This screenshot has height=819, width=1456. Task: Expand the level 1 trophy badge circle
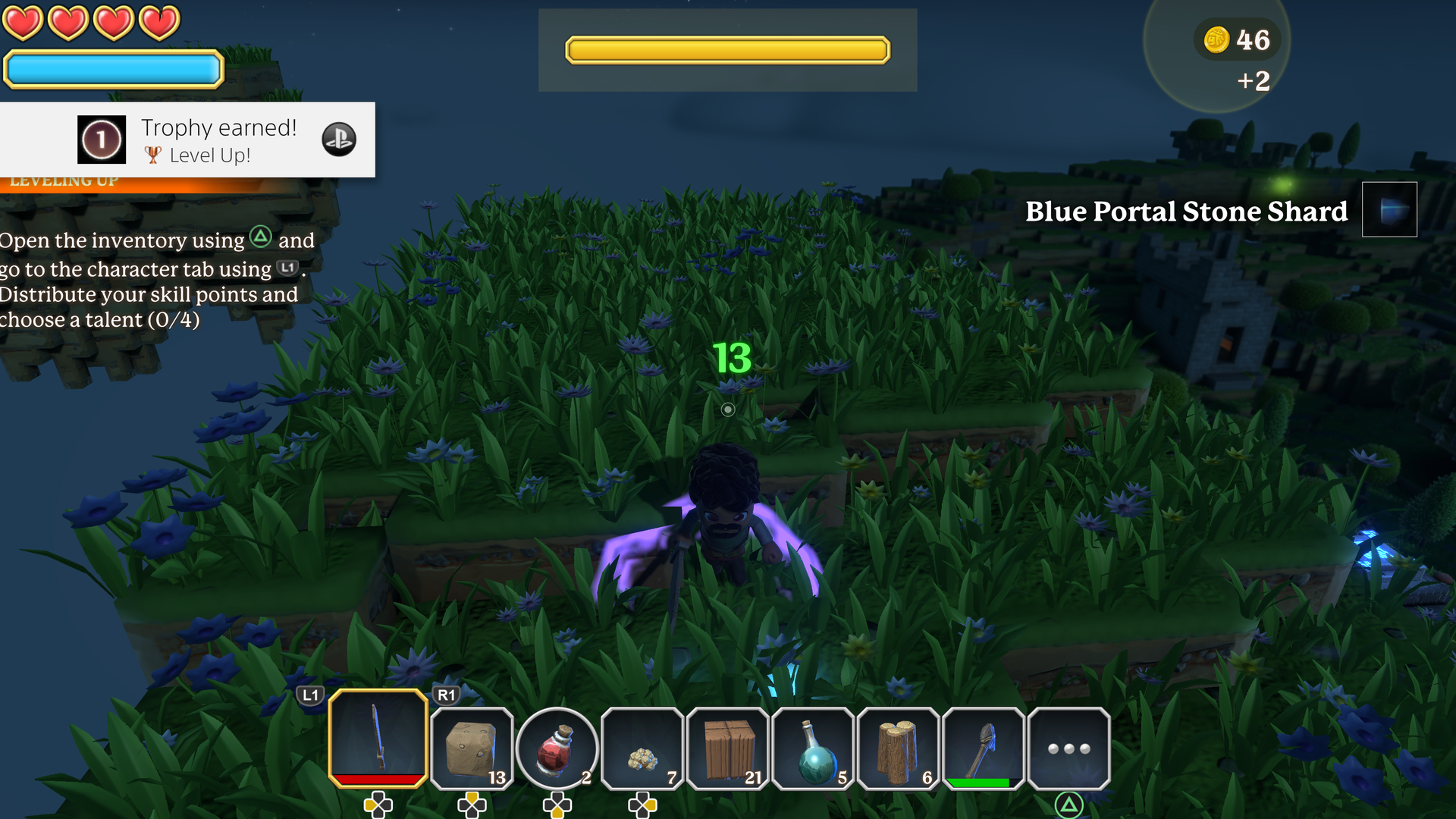(x=101, y=140)
